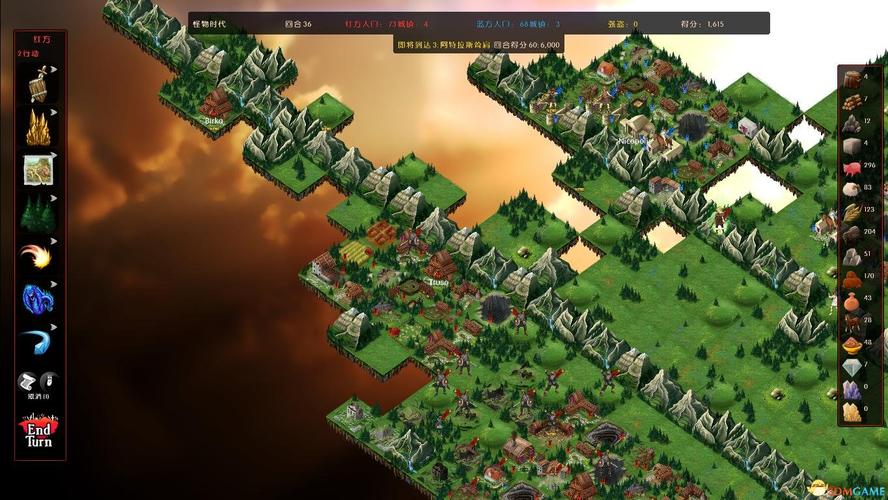Select the purple crystal resource icon

(x=852, y=389)
